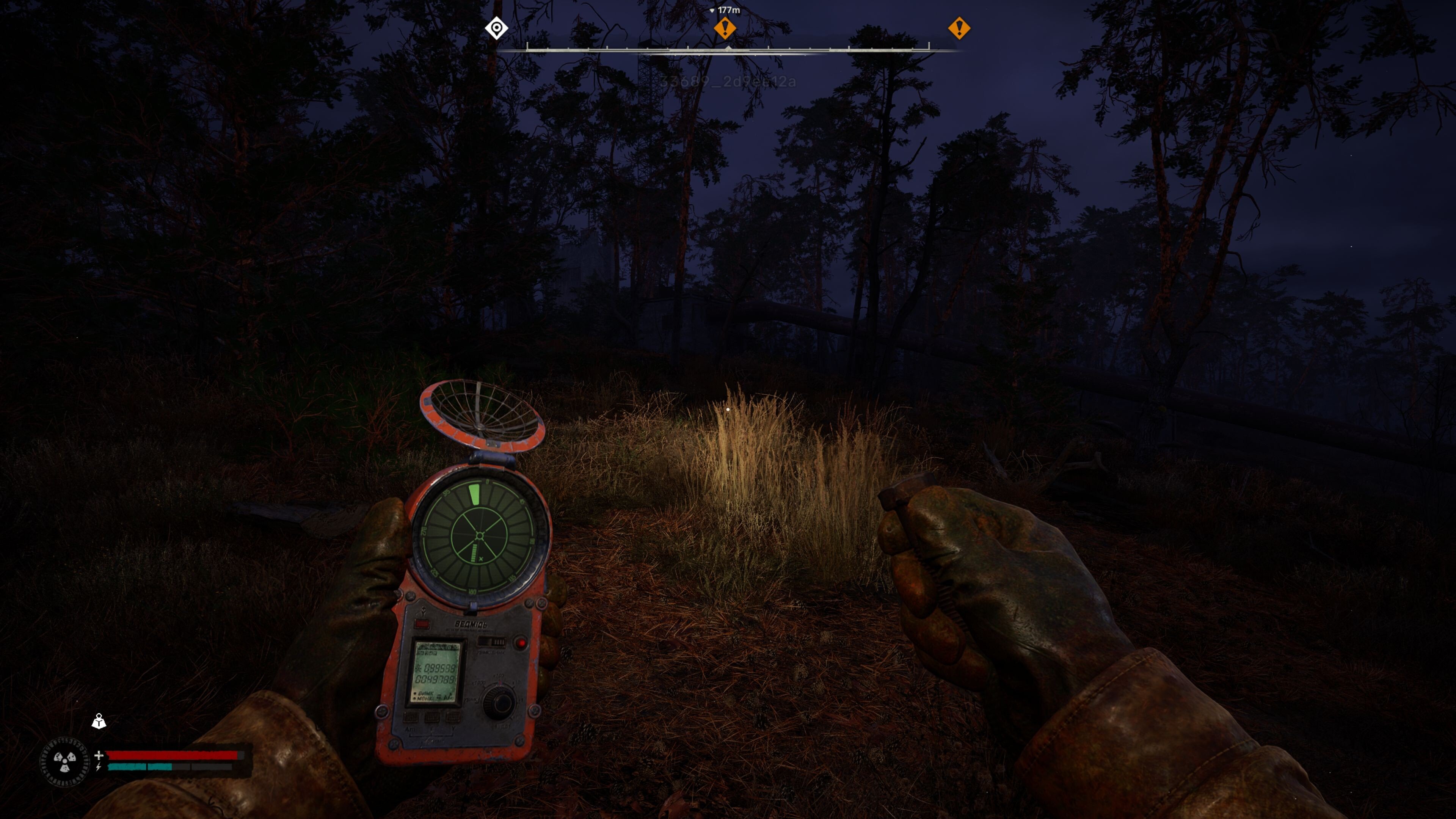The width and height of the screenshot is (1456, 819).
Task: Click the white location pin marker on compass
Action: click(x=496, y=29)
